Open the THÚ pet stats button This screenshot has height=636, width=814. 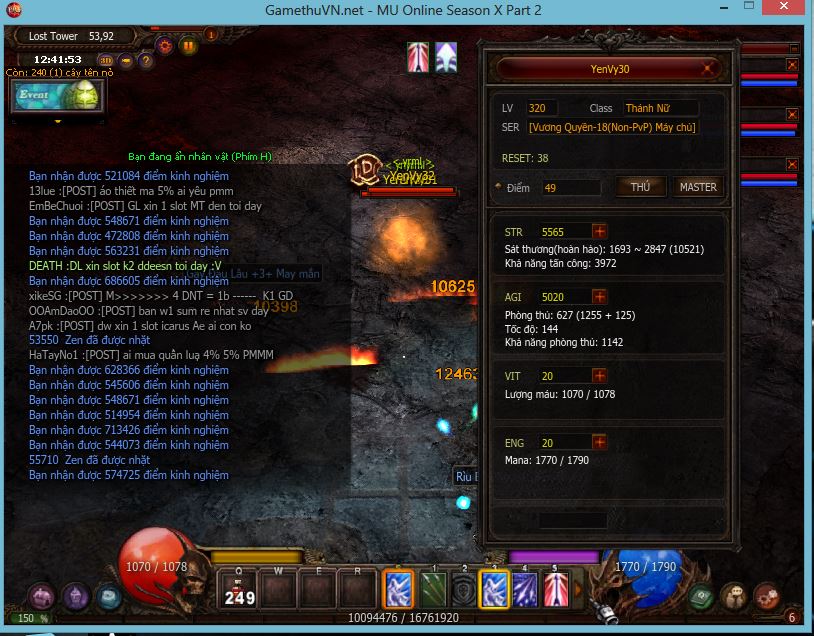pos(640,187)
